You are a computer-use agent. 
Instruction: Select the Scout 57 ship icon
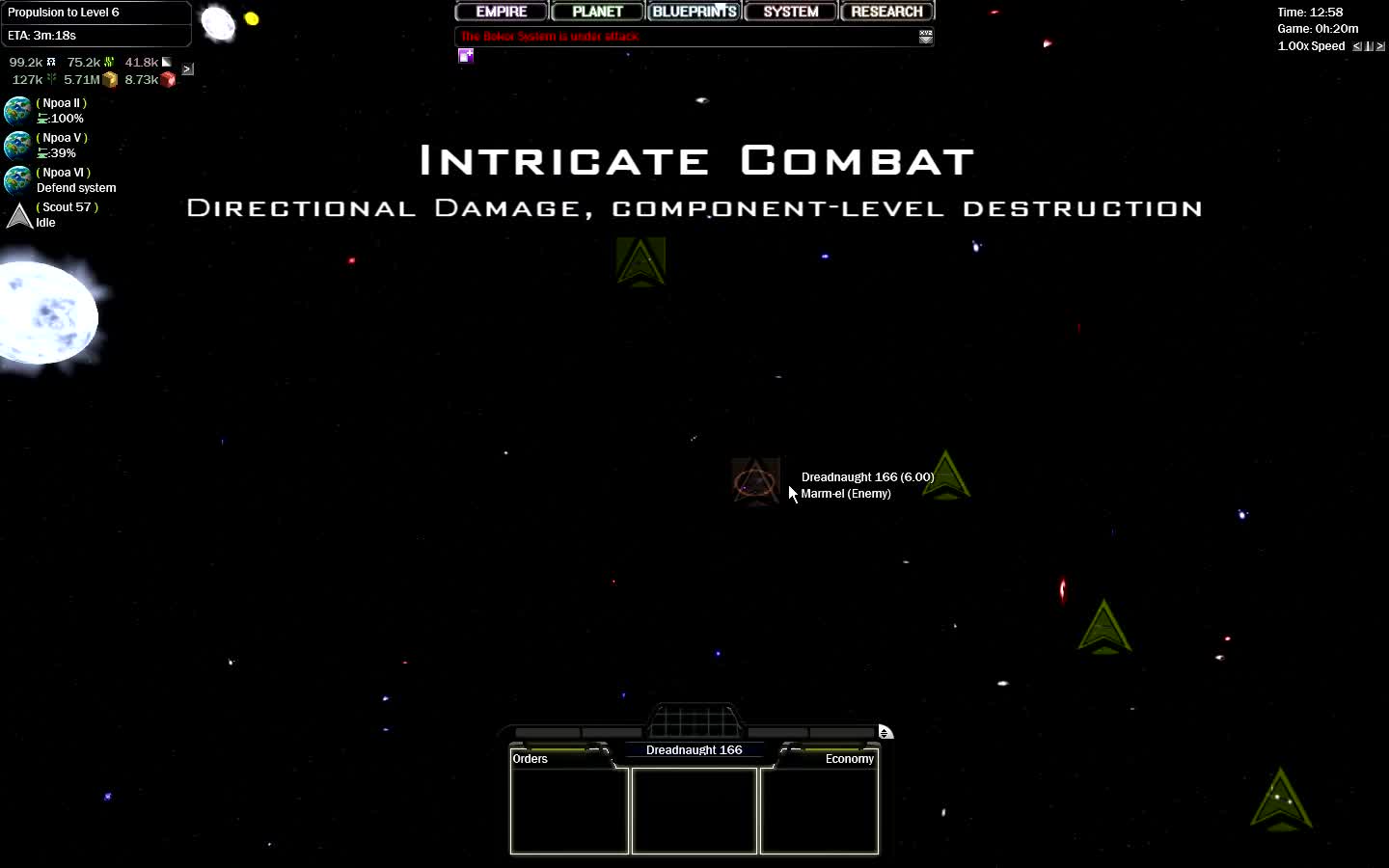click(x=18, y=215)
